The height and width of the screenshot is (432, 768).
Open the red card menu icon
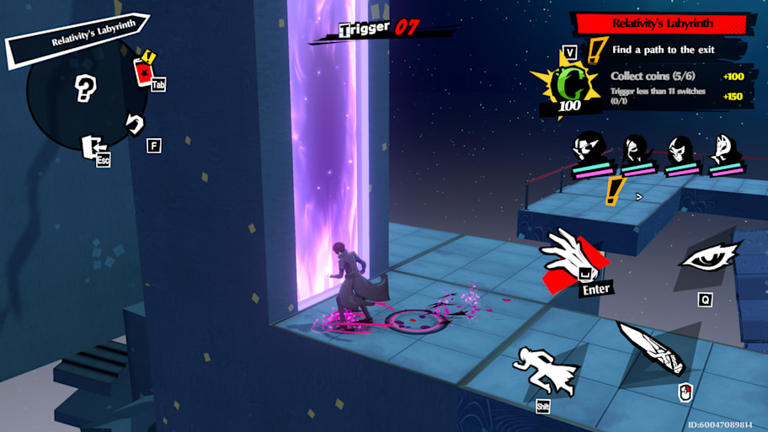click(144, 70)
